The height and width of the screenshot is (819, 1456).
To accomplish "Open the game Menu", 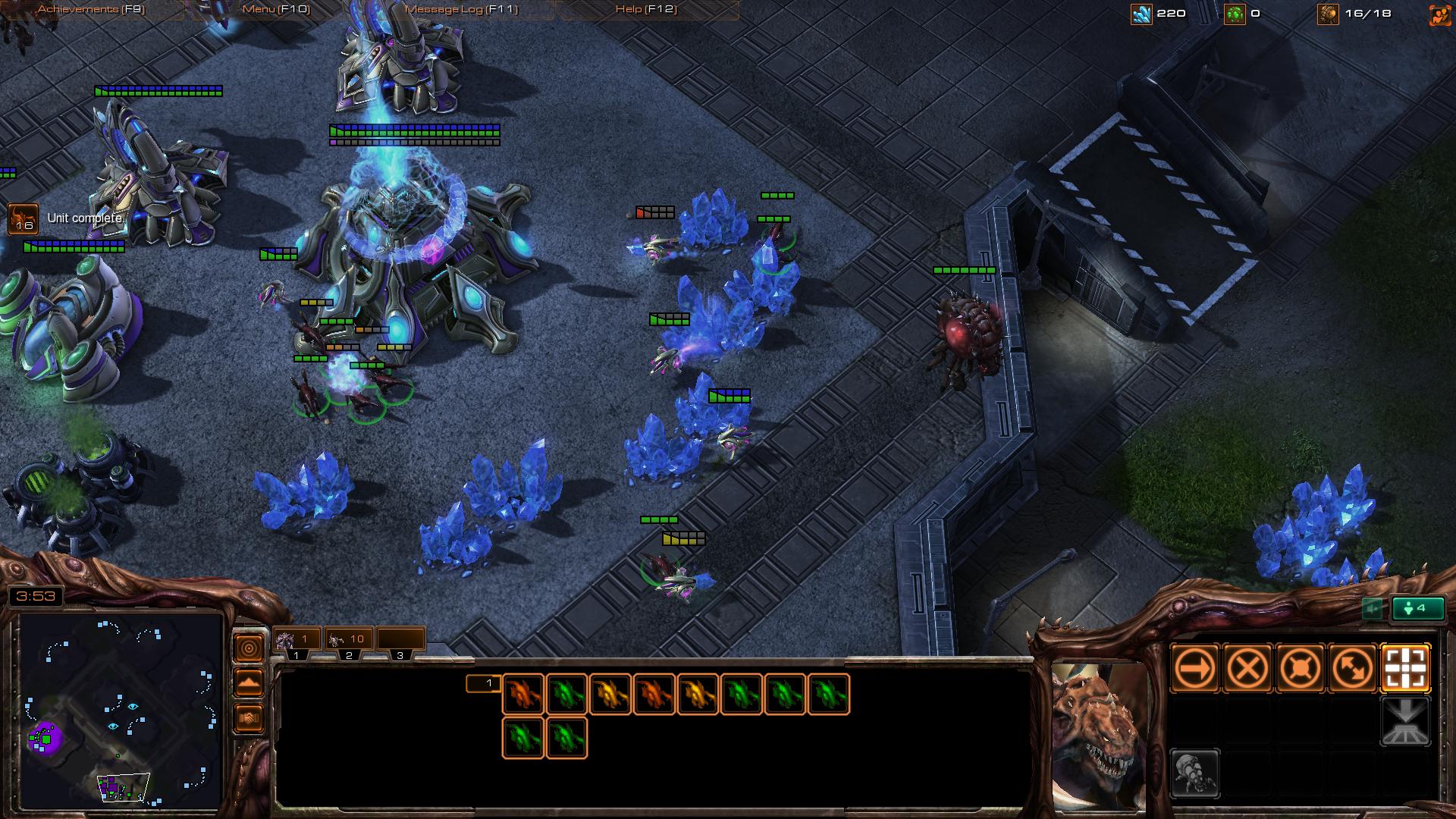I will [276, 9].
